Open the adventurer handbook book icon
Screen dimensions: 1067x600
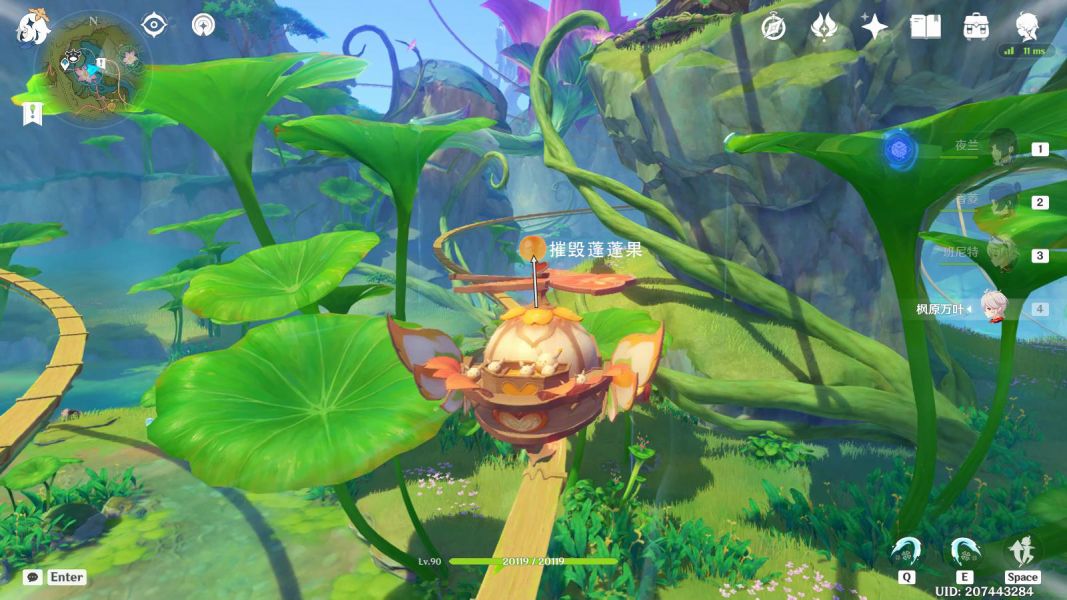tap(925, 27)
